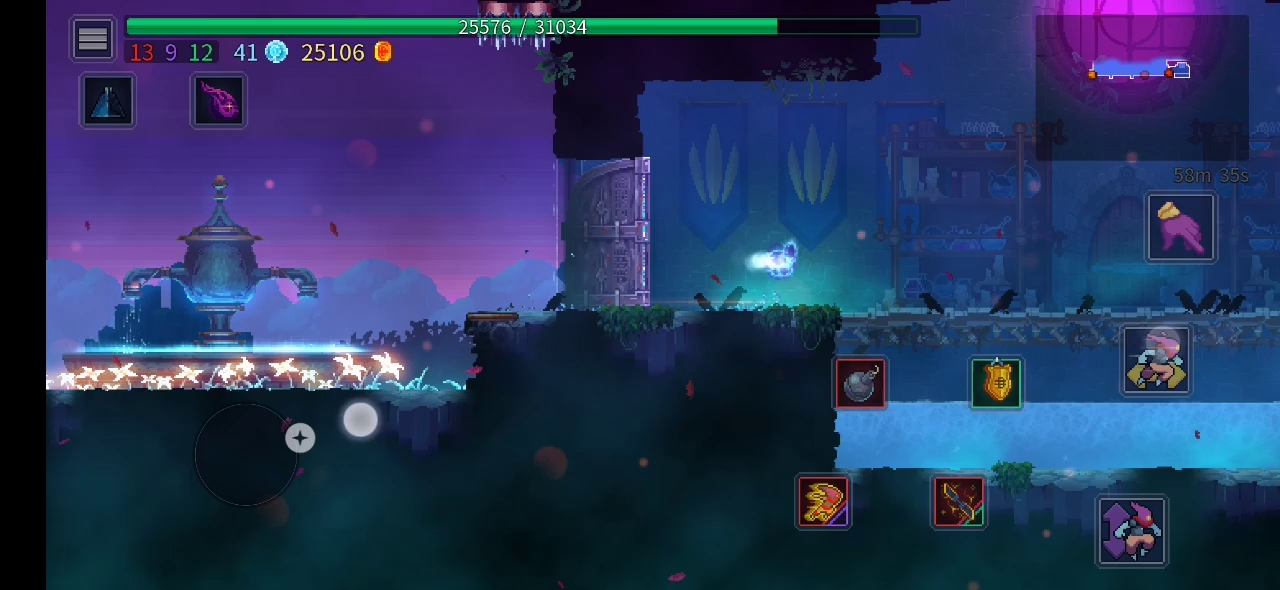1280x590 pixels.
Task: Tap the jump button with purple arrows
Action: click(1131, 531)
